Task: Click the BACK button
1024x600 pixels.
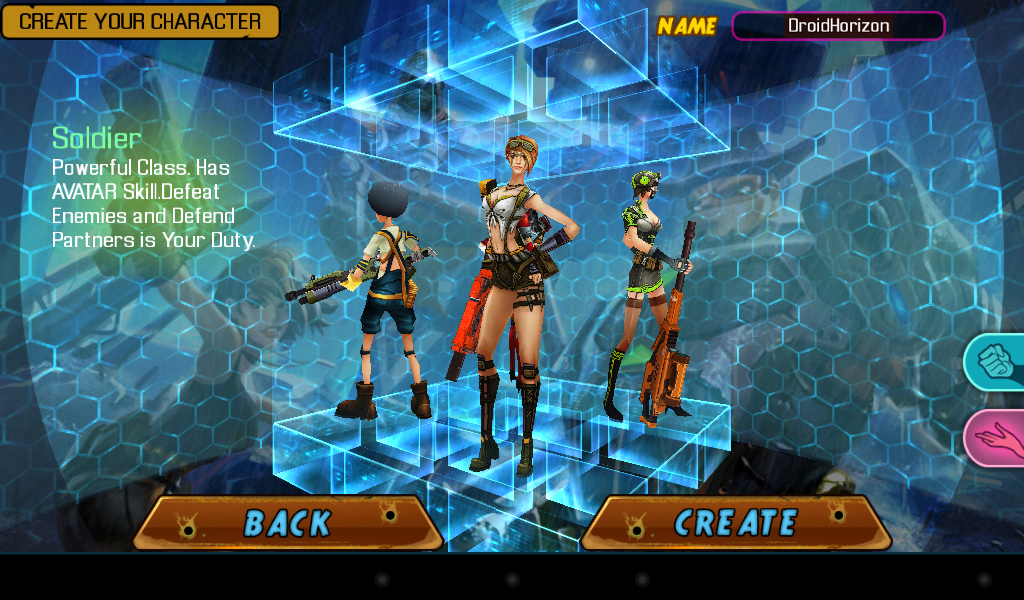Action: point(287,522)
